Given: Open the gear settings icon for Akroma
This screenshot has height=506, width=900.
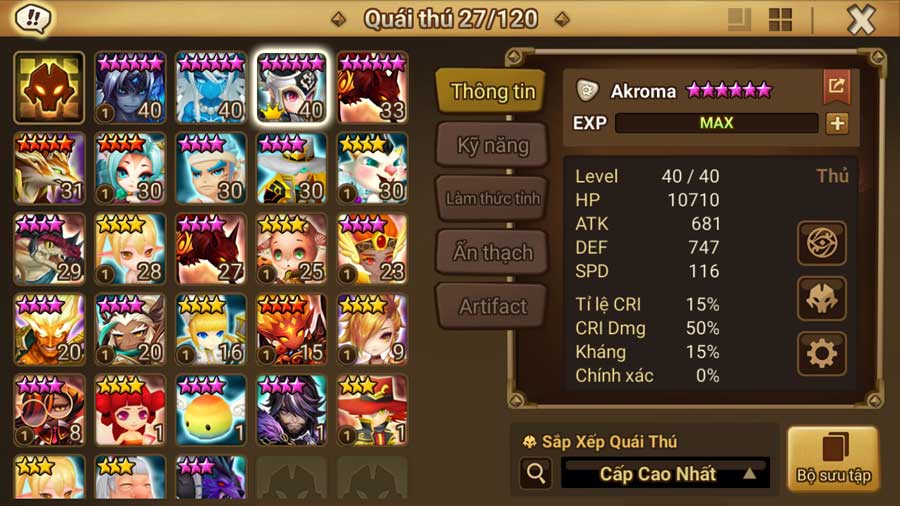Looking at the screenshot, I should pyautogui.click(x=822, y=353).
